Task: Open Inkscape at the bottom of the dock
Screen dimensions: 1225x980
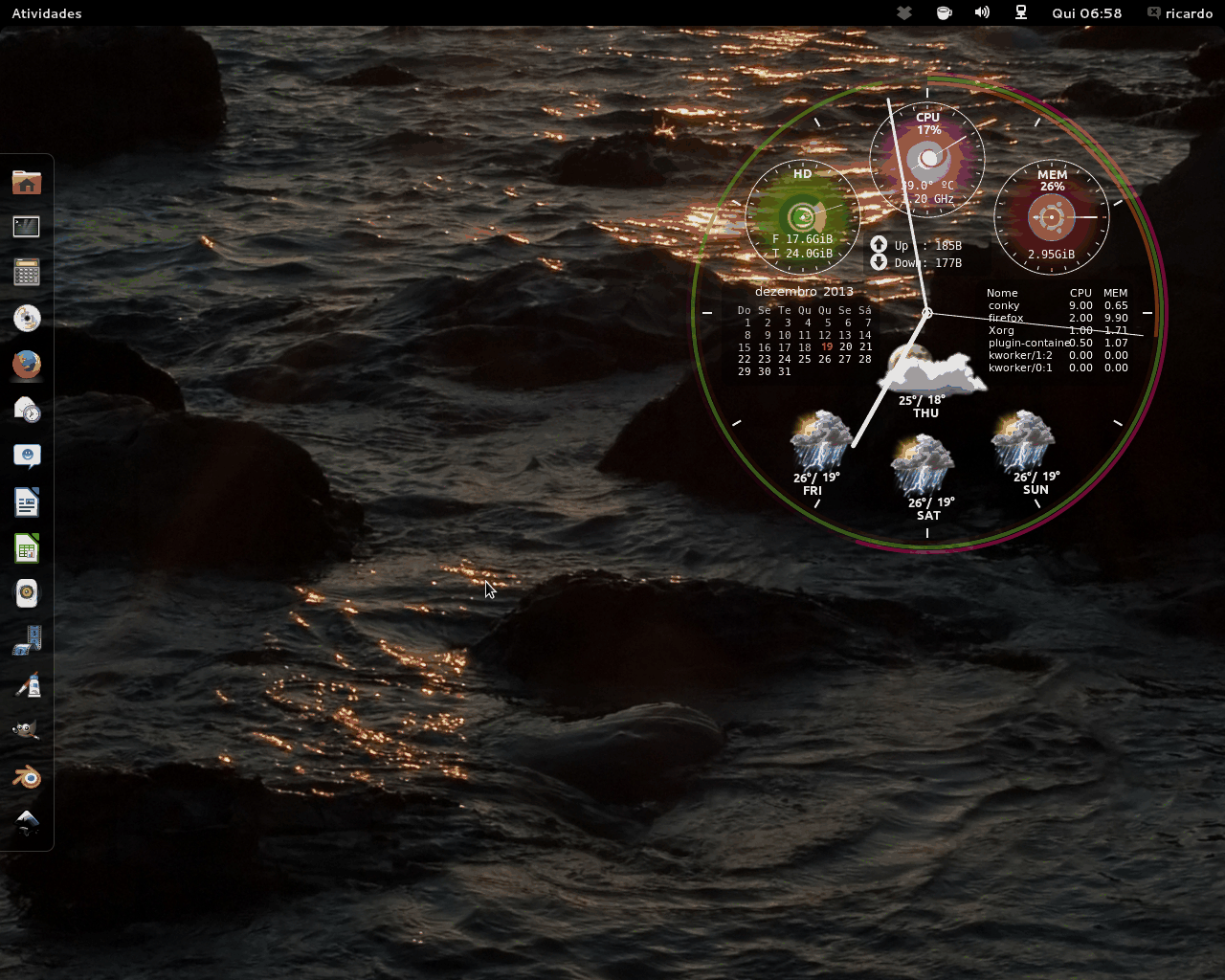Action: (26, 821)
